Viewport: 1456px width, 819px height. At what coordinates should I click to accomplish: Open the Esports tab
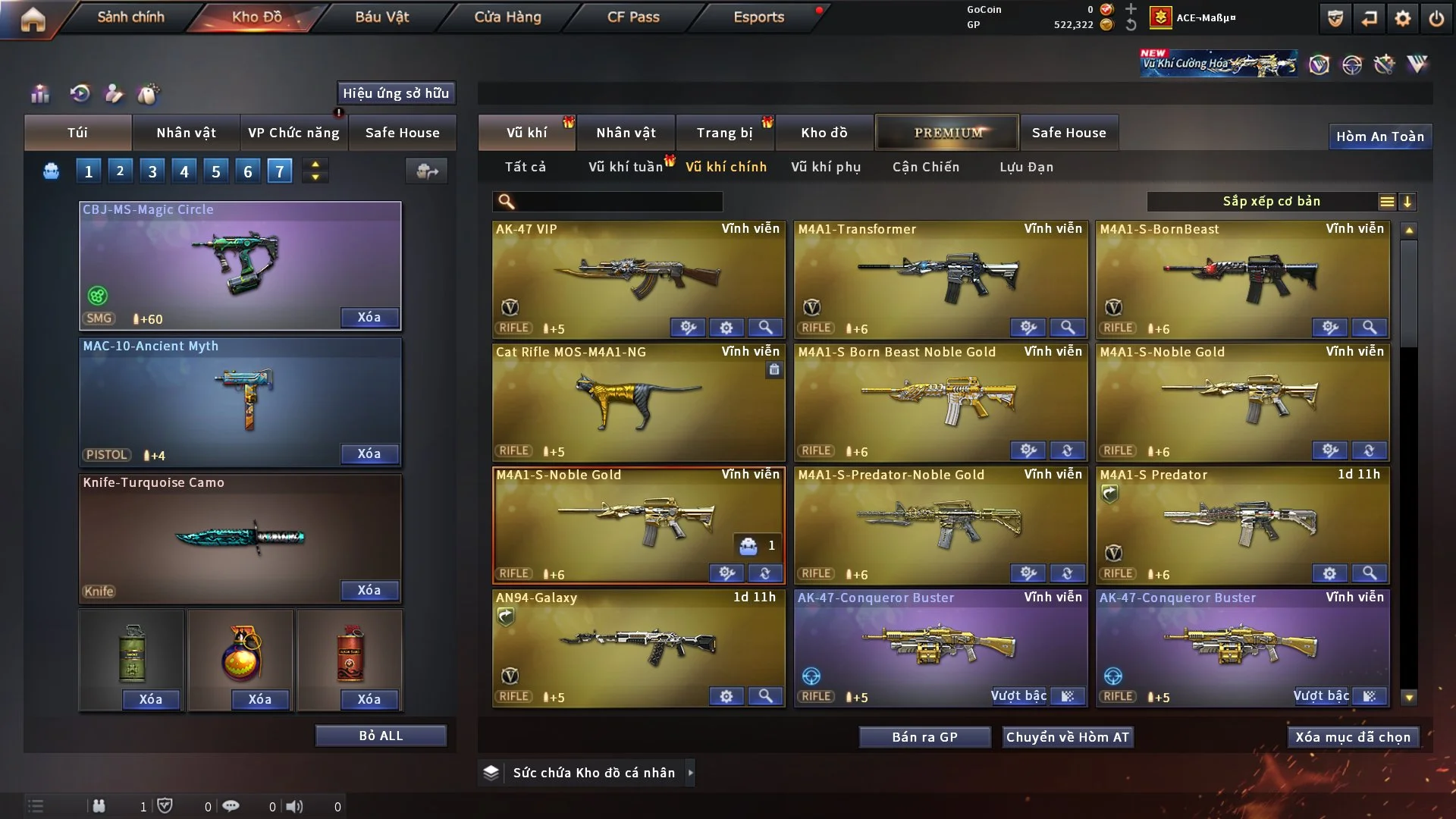pyautogui.click(x=758, y=17)
